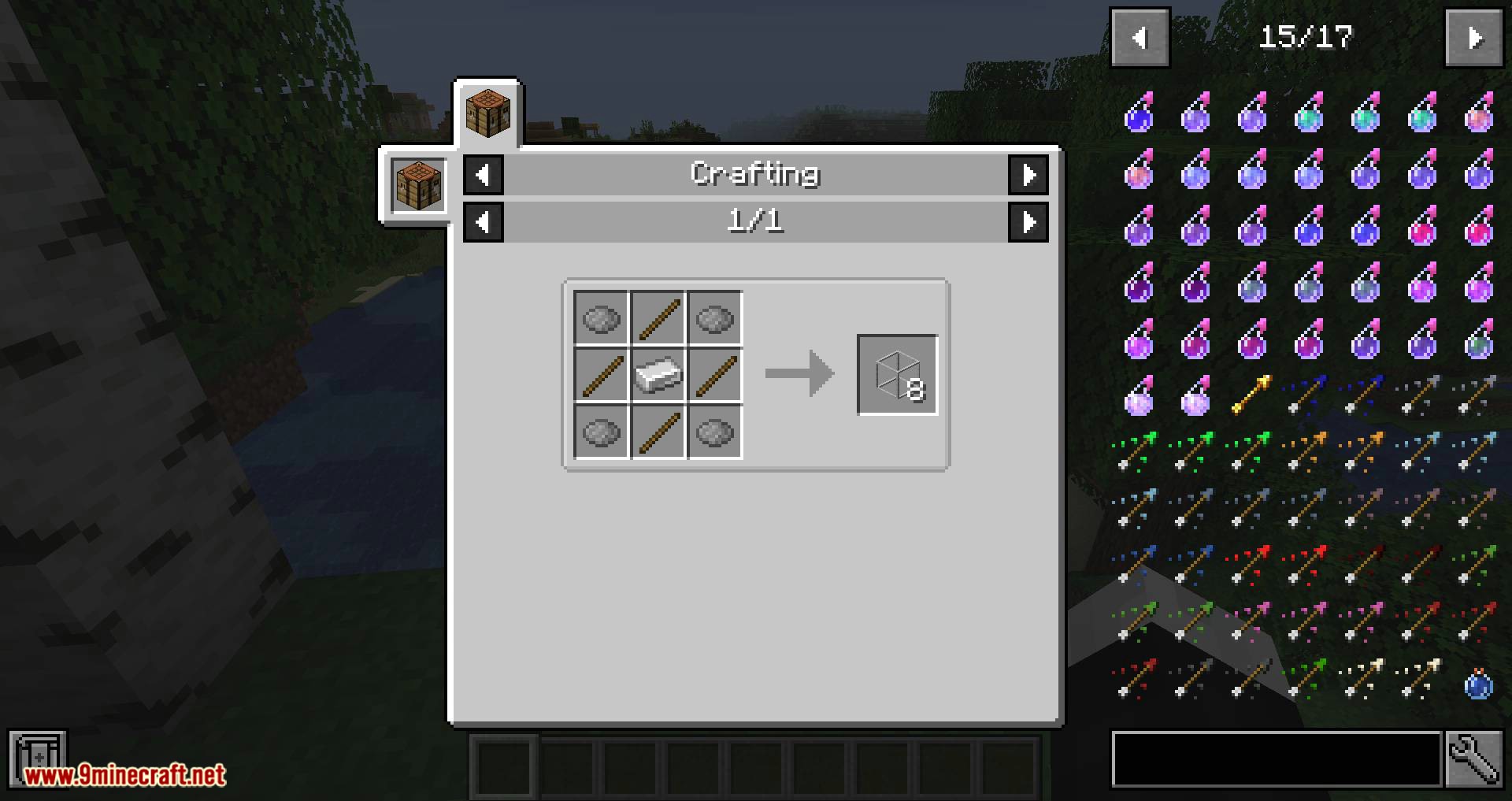
Task: Select the iron ingot in the crafting grid center
Action: (658, 376)
